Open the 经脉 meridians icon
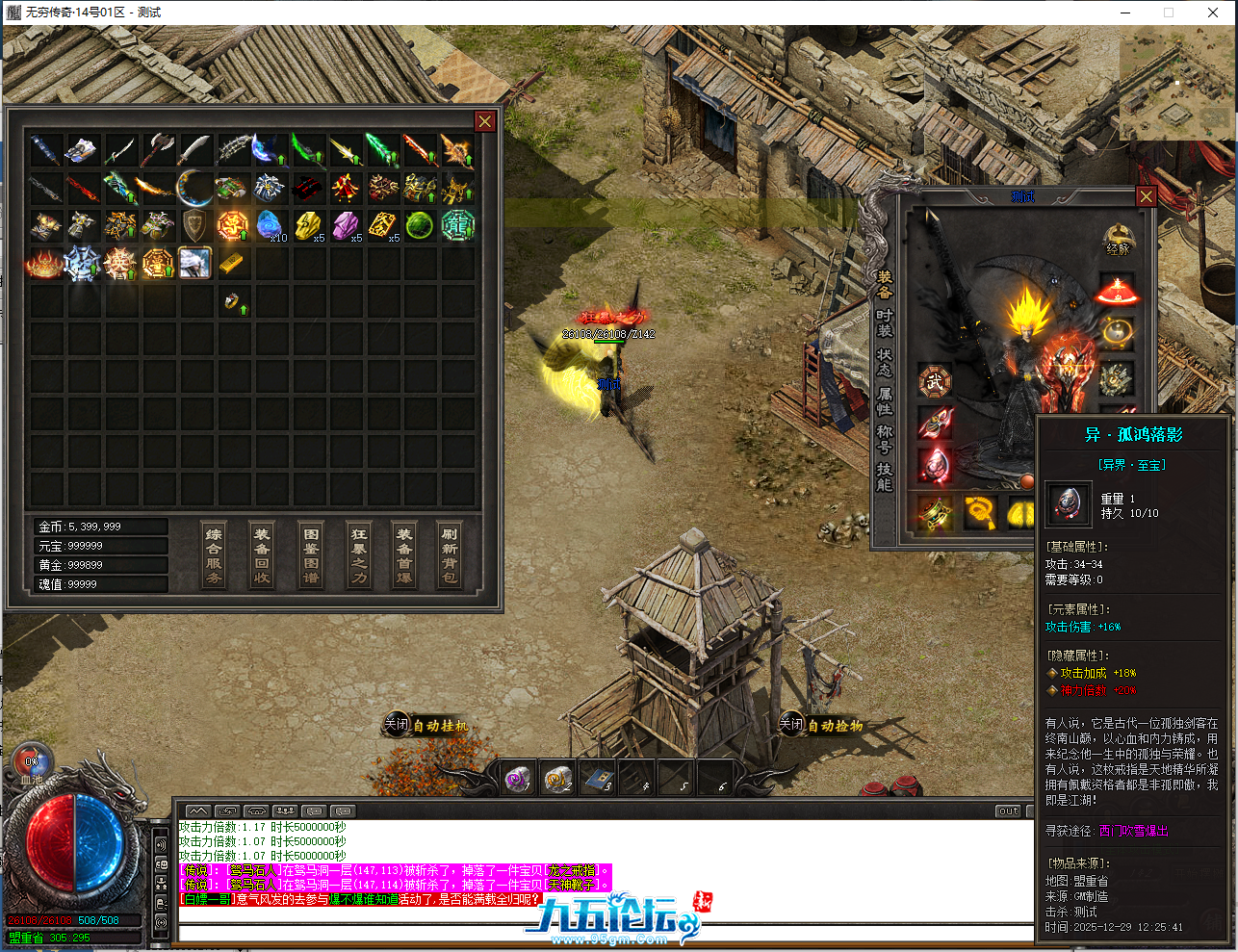Viewport: 1238px width, 952px height. 1118,240
